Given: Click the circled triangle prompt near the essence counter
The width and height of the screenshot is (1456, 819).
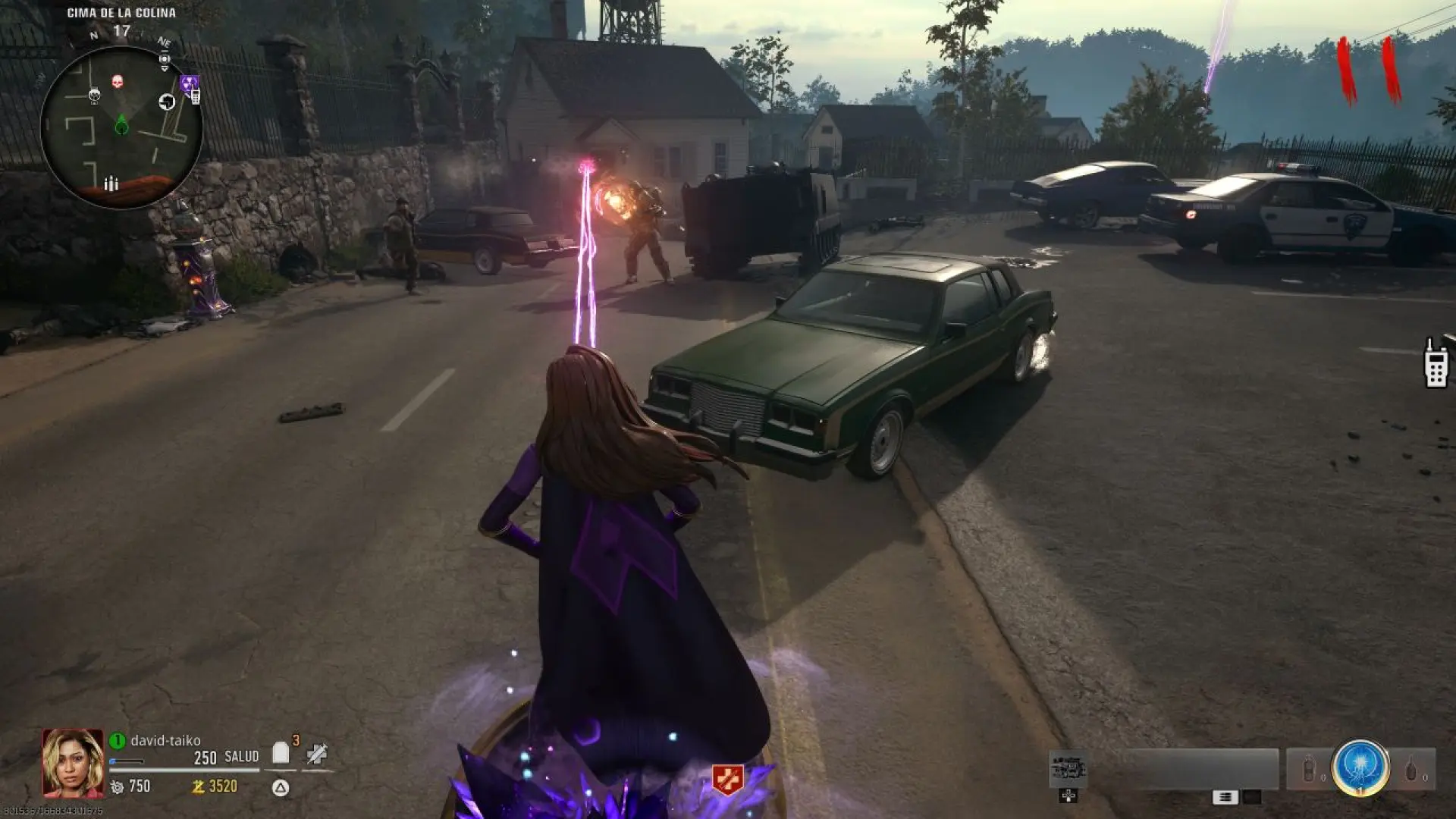Looking at the screenshot, I should click(x=278, y=788).
